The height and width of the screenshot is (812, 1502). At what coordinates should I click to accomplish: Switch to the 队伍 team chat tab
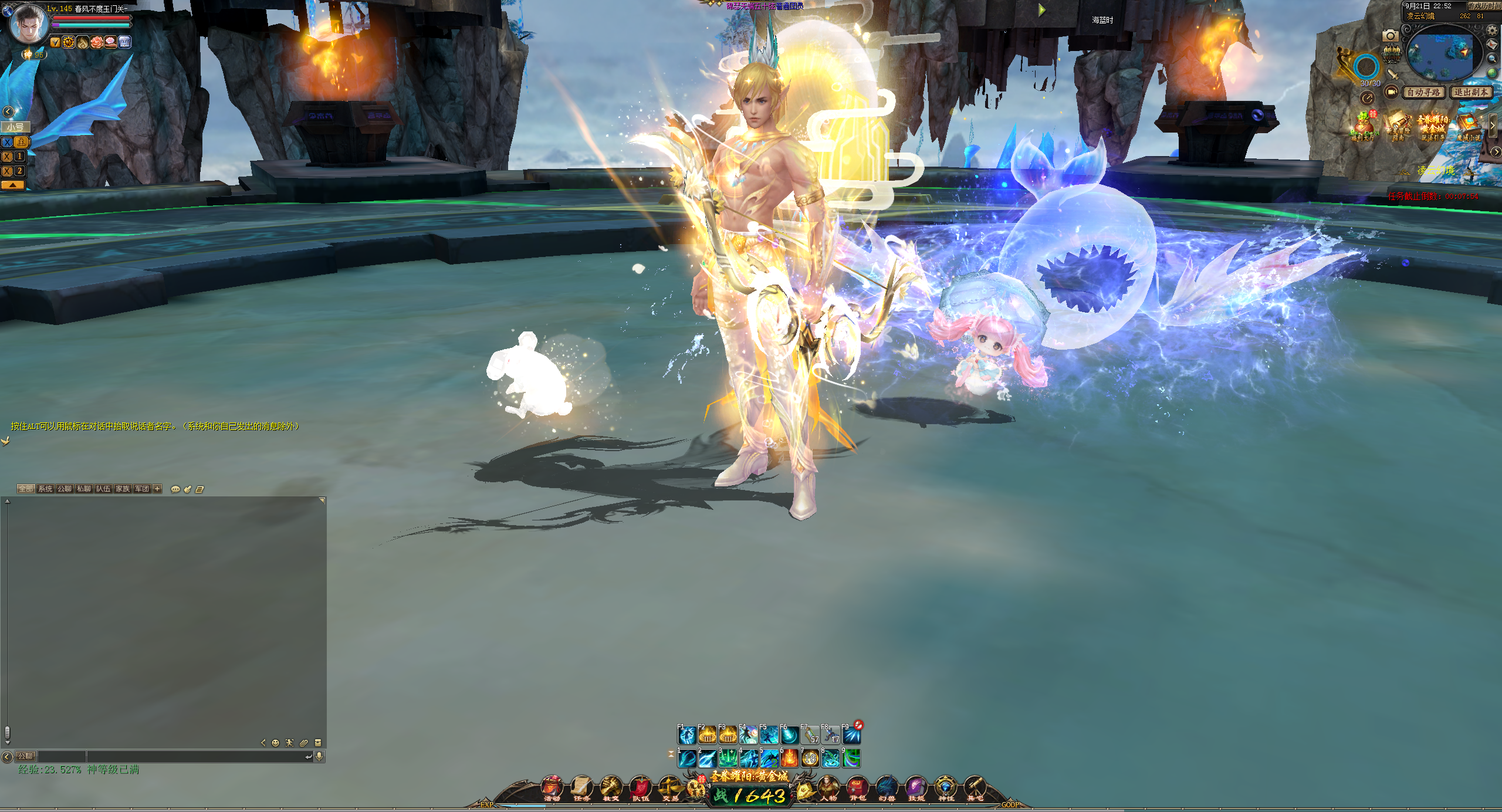pos(103,489)
